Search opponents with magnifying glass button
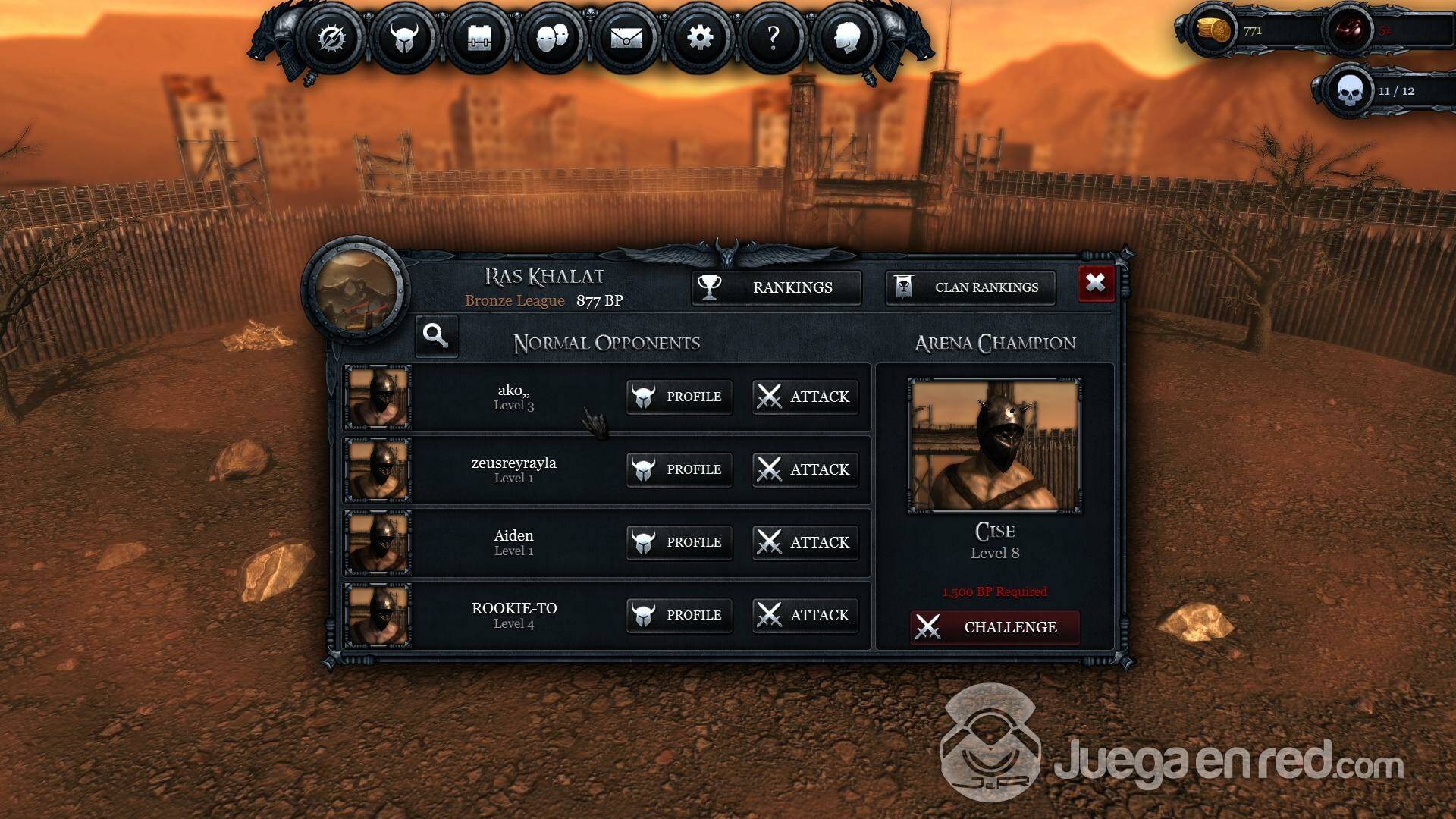The image size is (1456, 819). (436, 335)
